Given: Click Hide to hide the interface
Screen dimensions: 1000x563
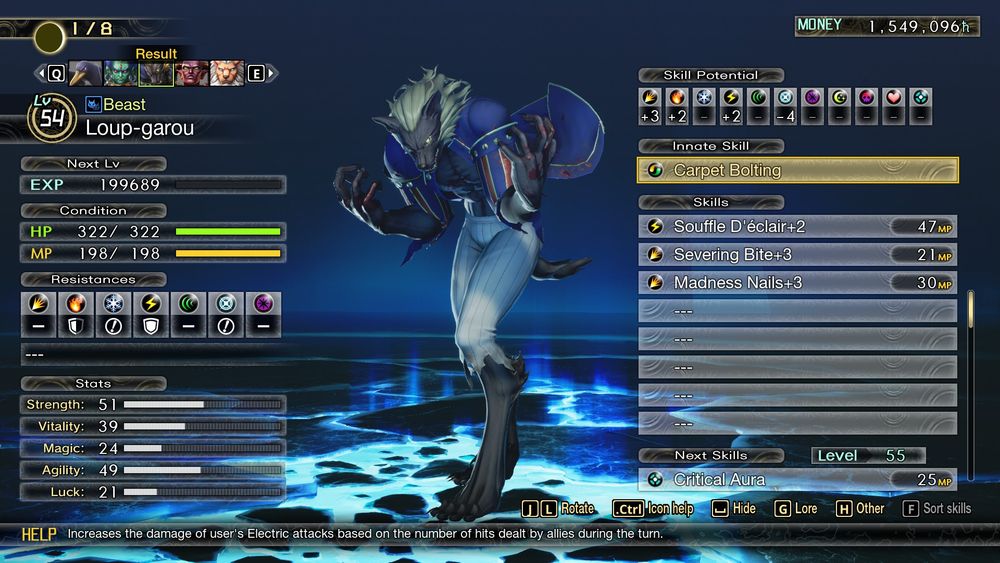Looking at the screenshot, I should click(x=744, y=508).
